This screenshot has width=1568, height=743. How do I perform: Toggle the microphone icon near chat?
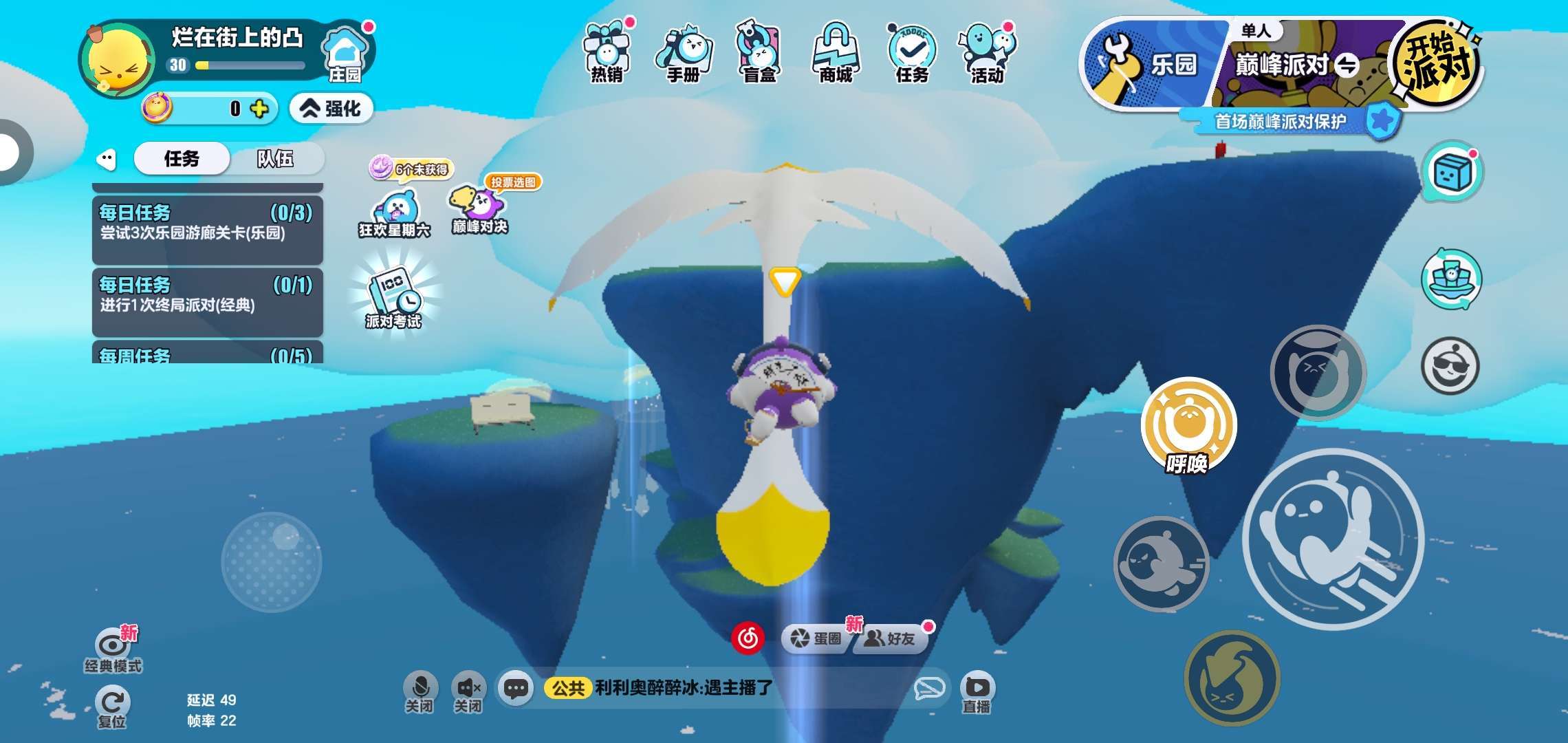point(420,691)
